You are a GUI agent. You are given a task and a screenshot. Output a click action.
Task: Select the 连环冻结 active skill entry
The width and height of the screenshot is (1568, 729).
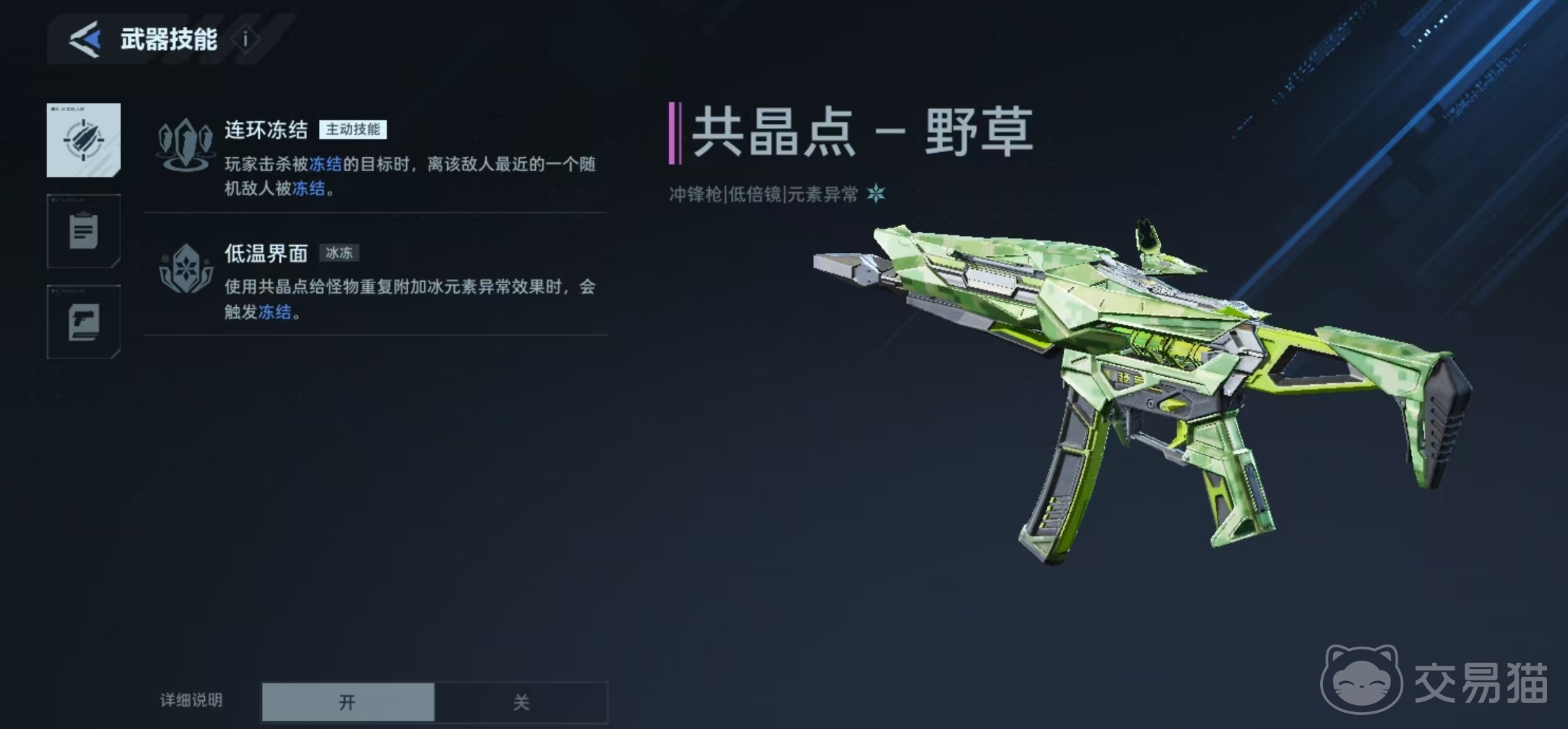(x=376, y=157)
